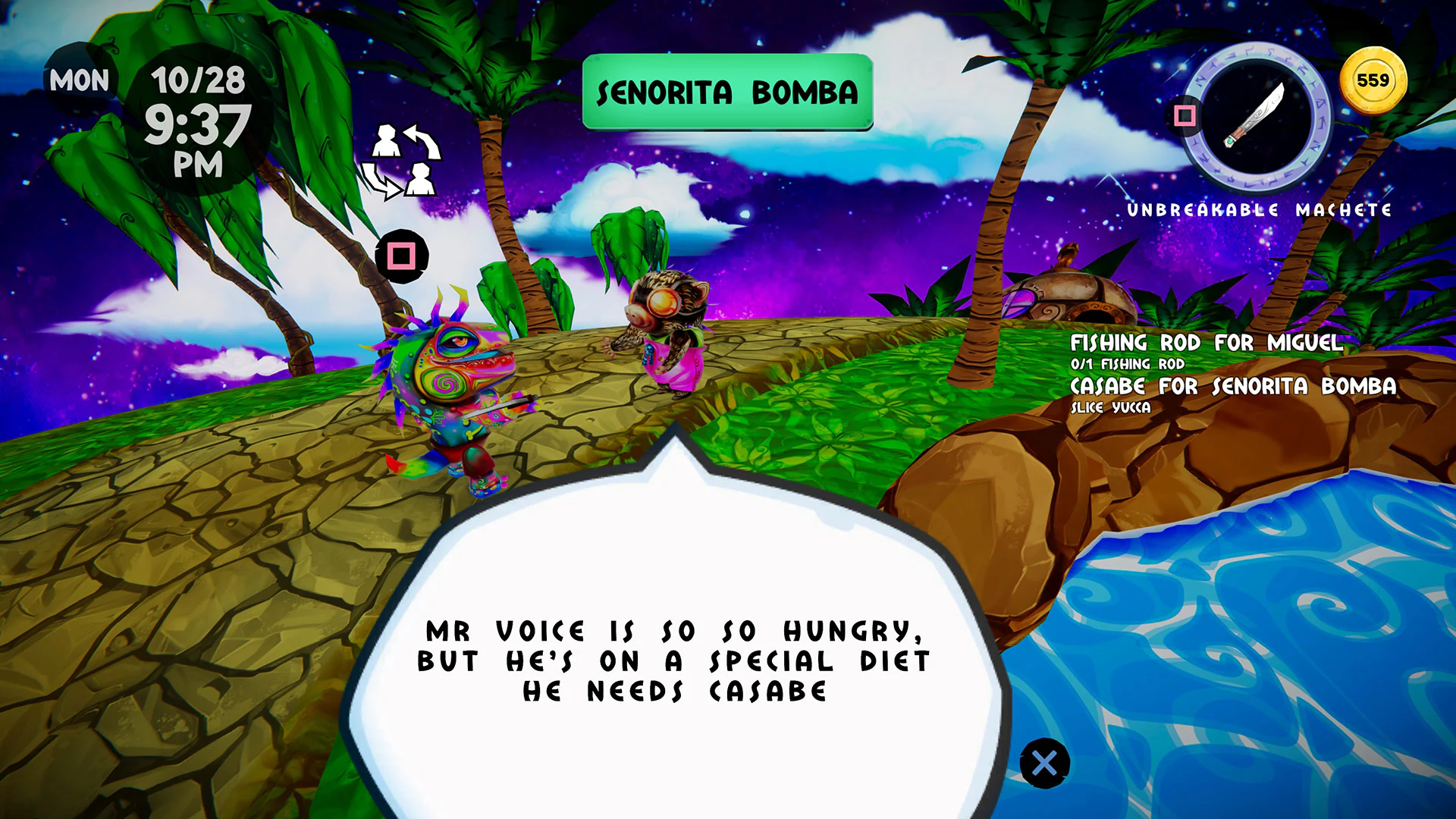Screen dimensions: 1456x819
Task: Open the Slice Yucca quest step
Action: 1112,407
